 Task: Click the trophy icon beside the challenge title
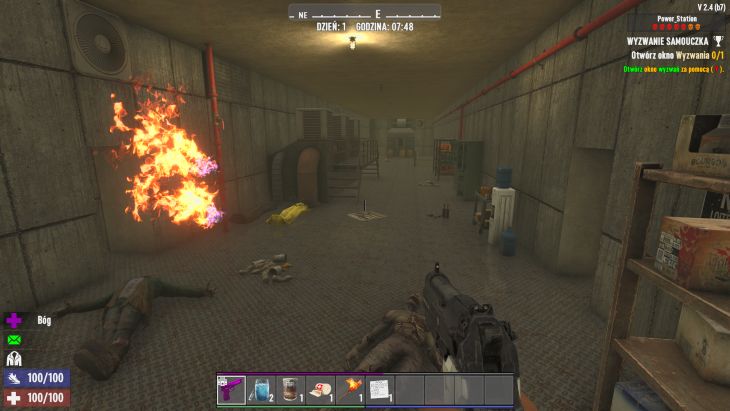[717, 41]
